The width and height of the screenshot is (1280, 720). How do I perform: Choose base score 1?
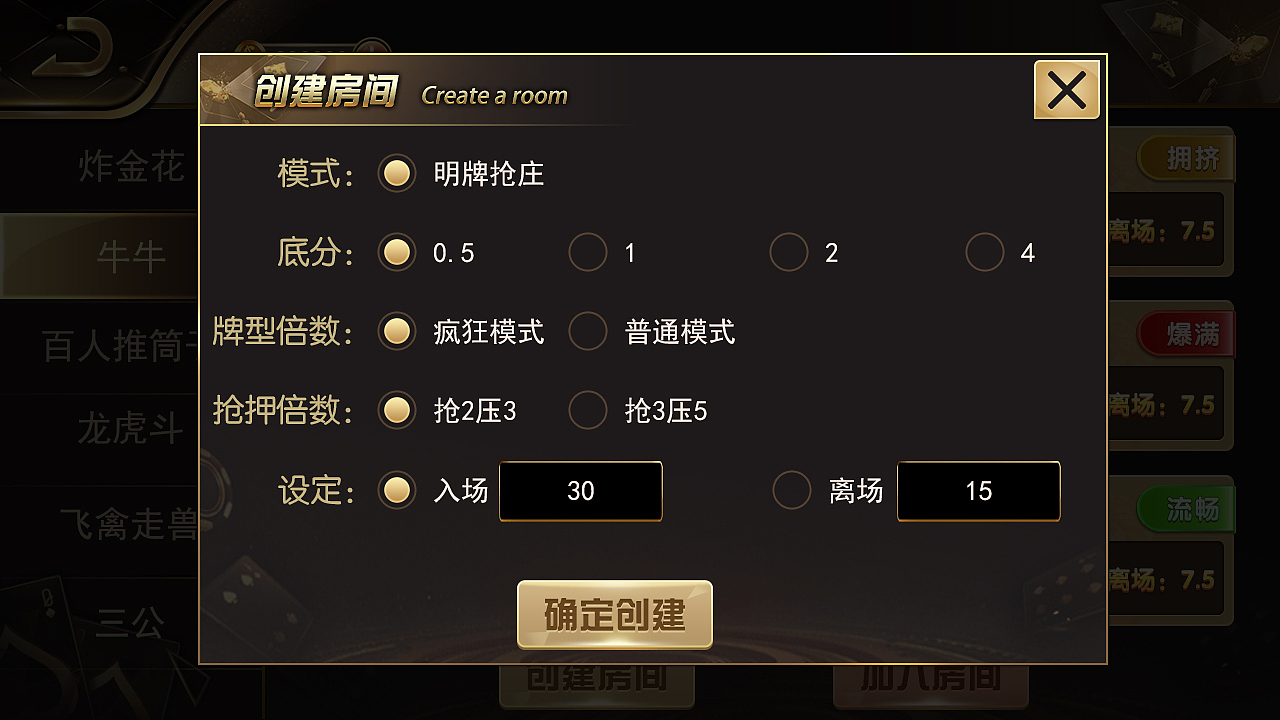(588, 253)
